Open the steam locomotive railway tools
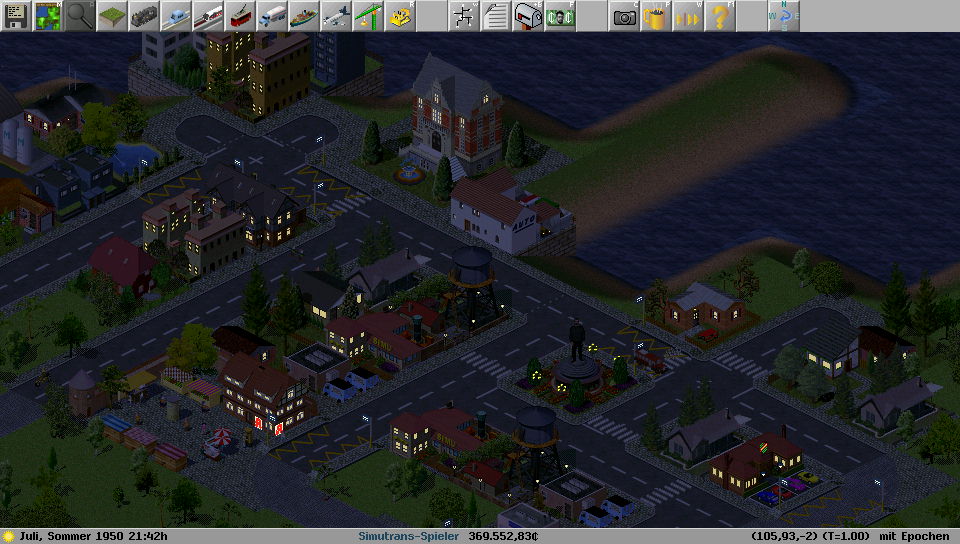960x544 pixels. [x=144, y=16]
